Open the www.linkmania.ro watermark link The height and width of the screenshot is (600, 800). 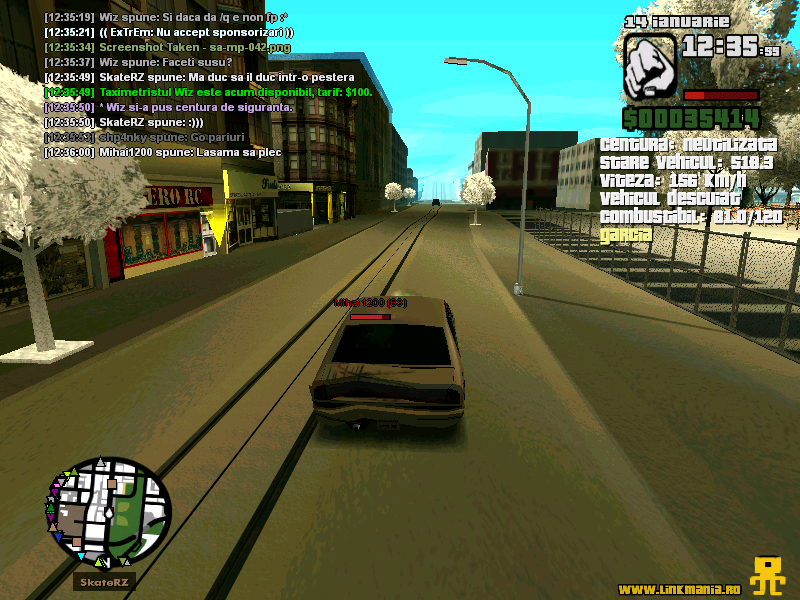(x=682, y=588)
